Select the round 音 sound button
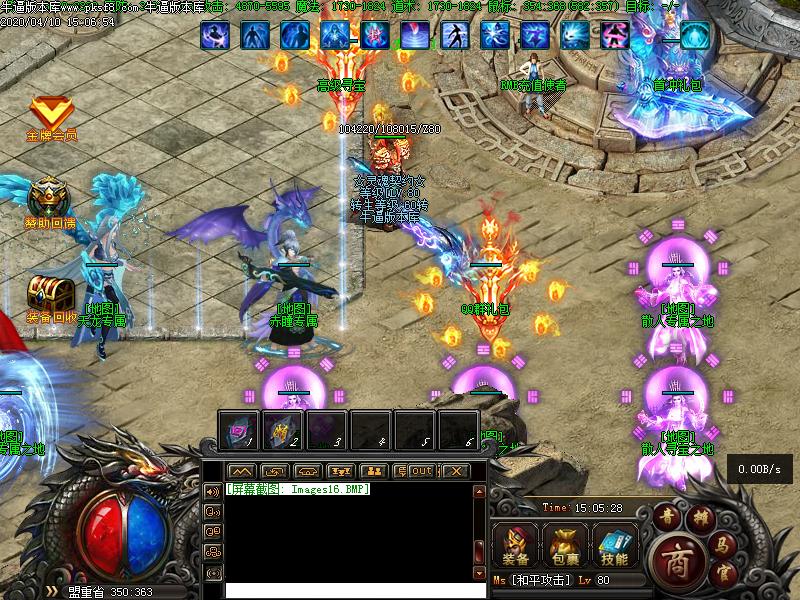The height and width of the screenshot is (600, 800). tap(667, 515)
